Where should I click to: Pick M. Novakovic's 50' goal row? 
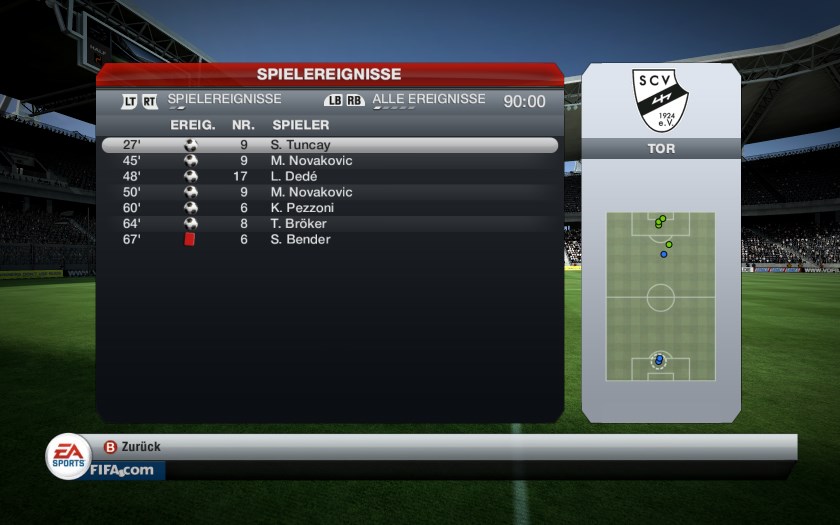[x=330, y=192]
